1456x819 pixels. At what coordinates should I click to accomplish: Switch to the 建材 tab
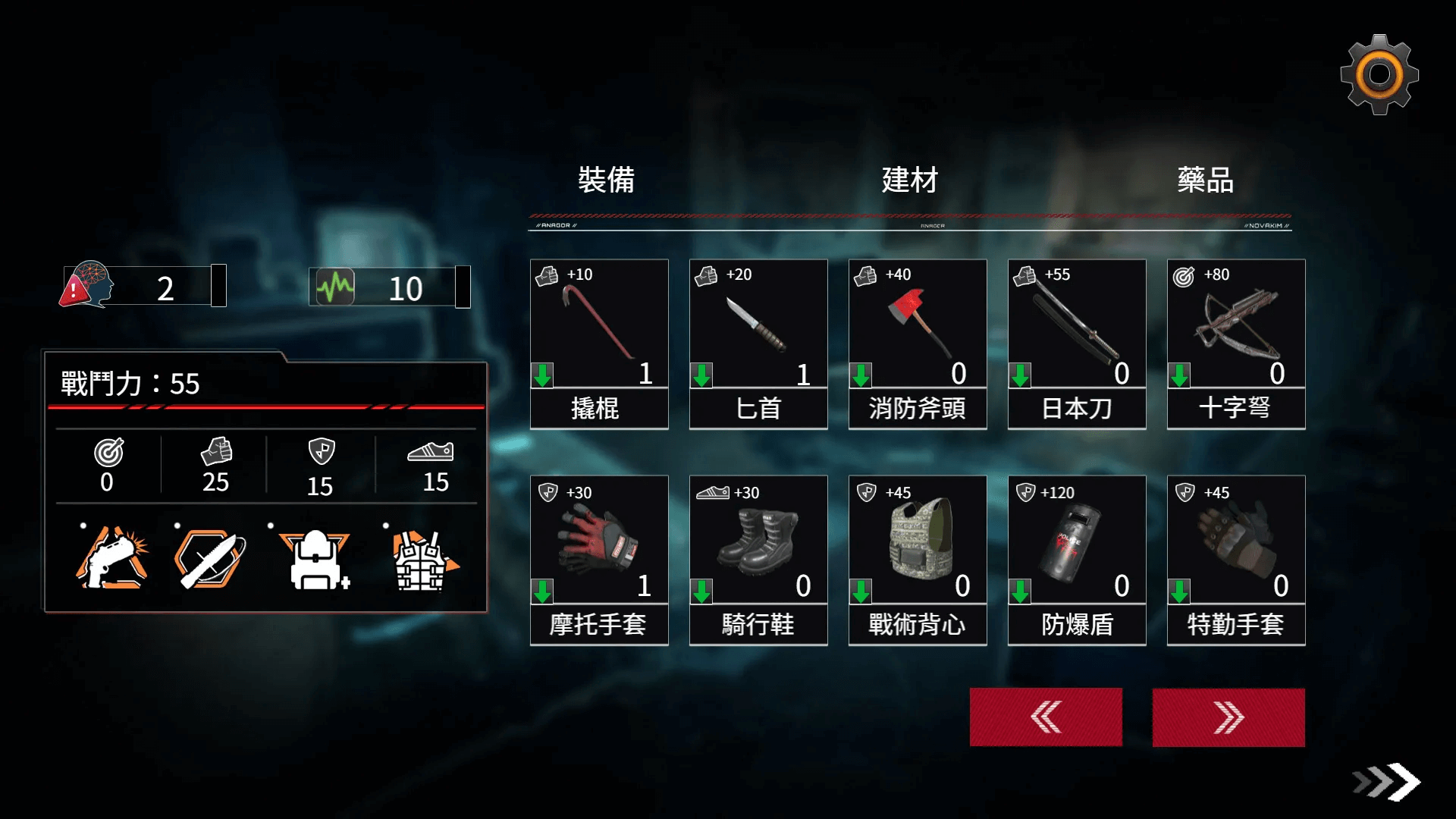pos(909,180)
